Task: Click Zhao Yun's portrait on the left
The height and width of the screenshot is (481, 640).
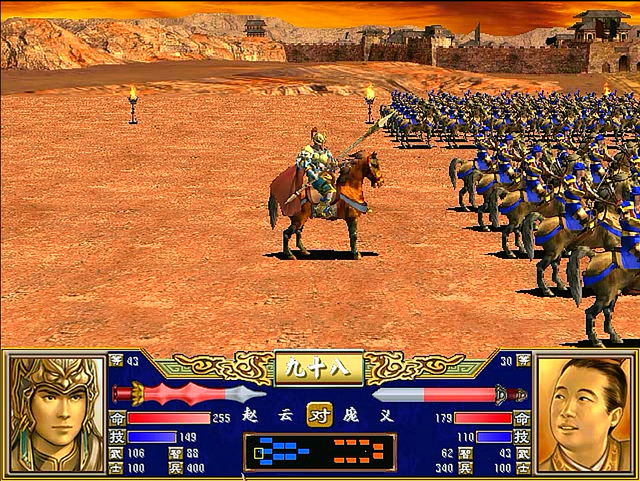Action: click(55, 414)
